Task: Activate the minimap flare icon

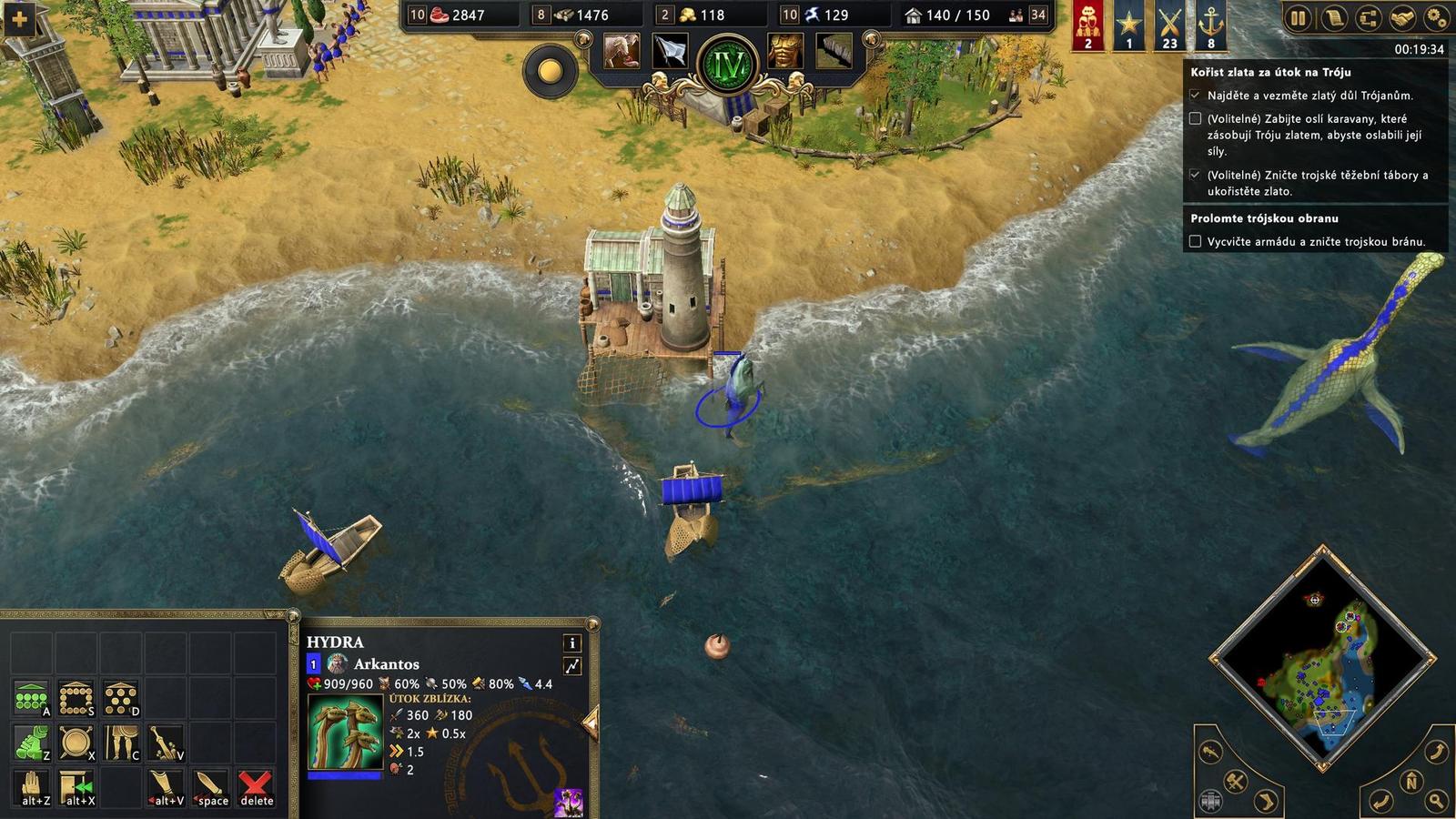Action: click(1210, 753)
